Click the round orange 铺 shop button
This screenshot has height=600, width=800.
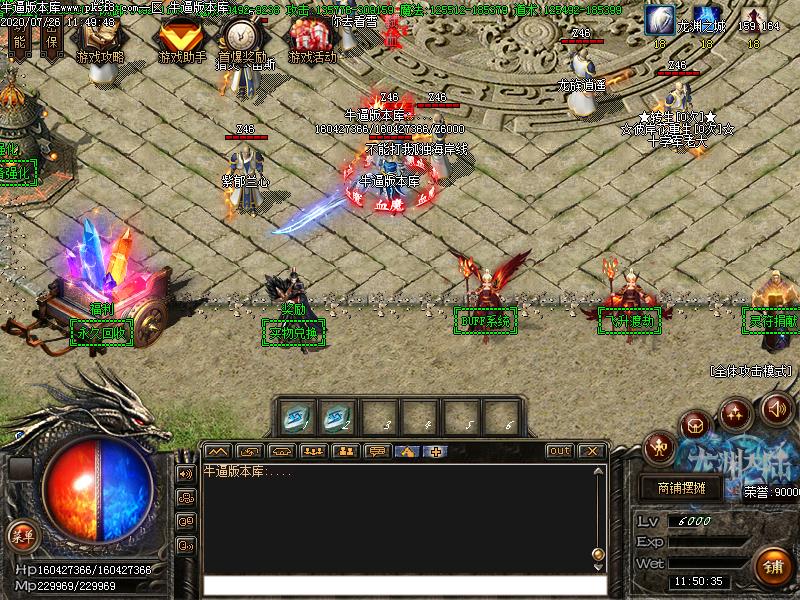pos(771,566)
